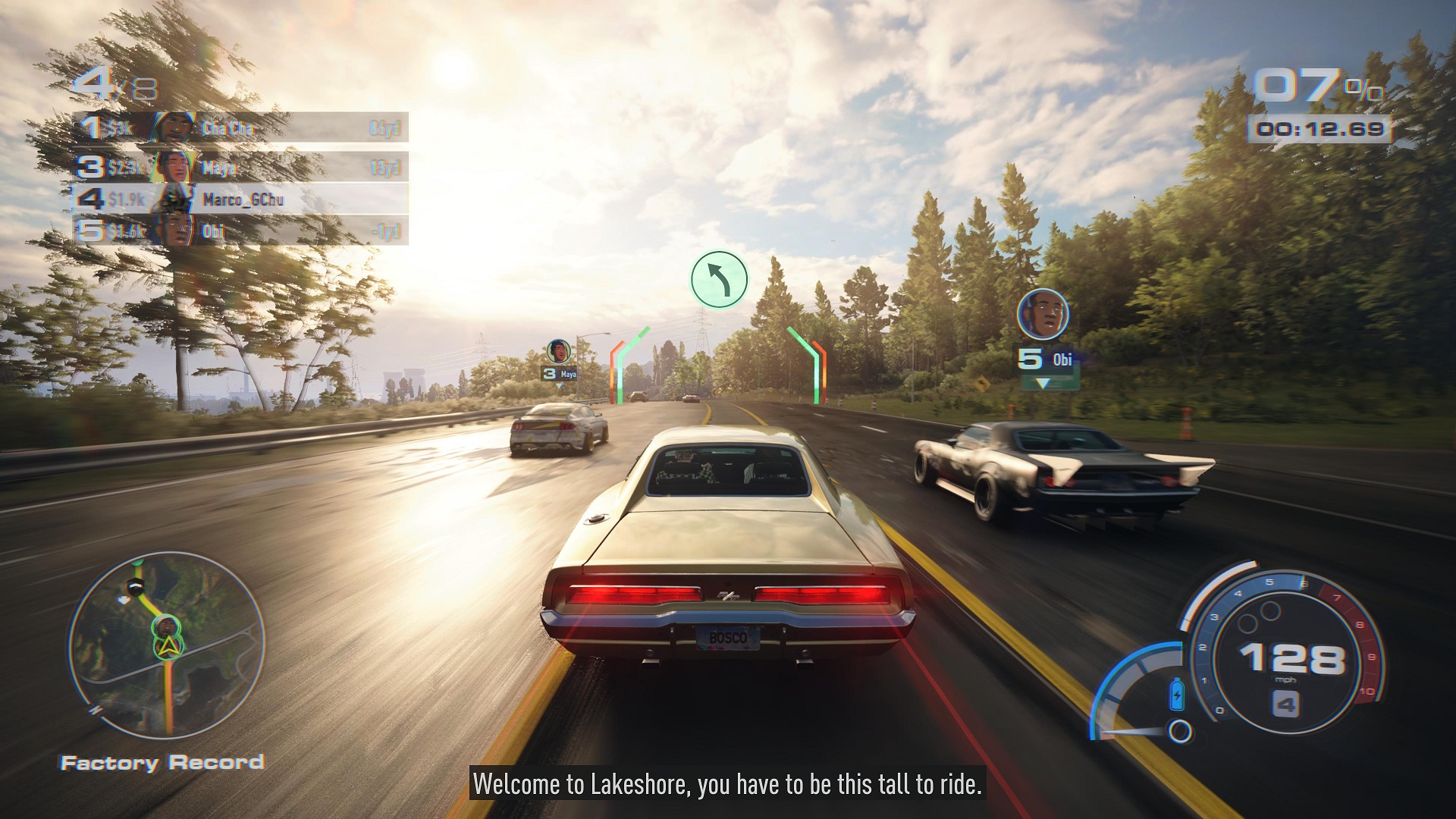Select Cha Cha's leaderboard row

pos(241,127)
